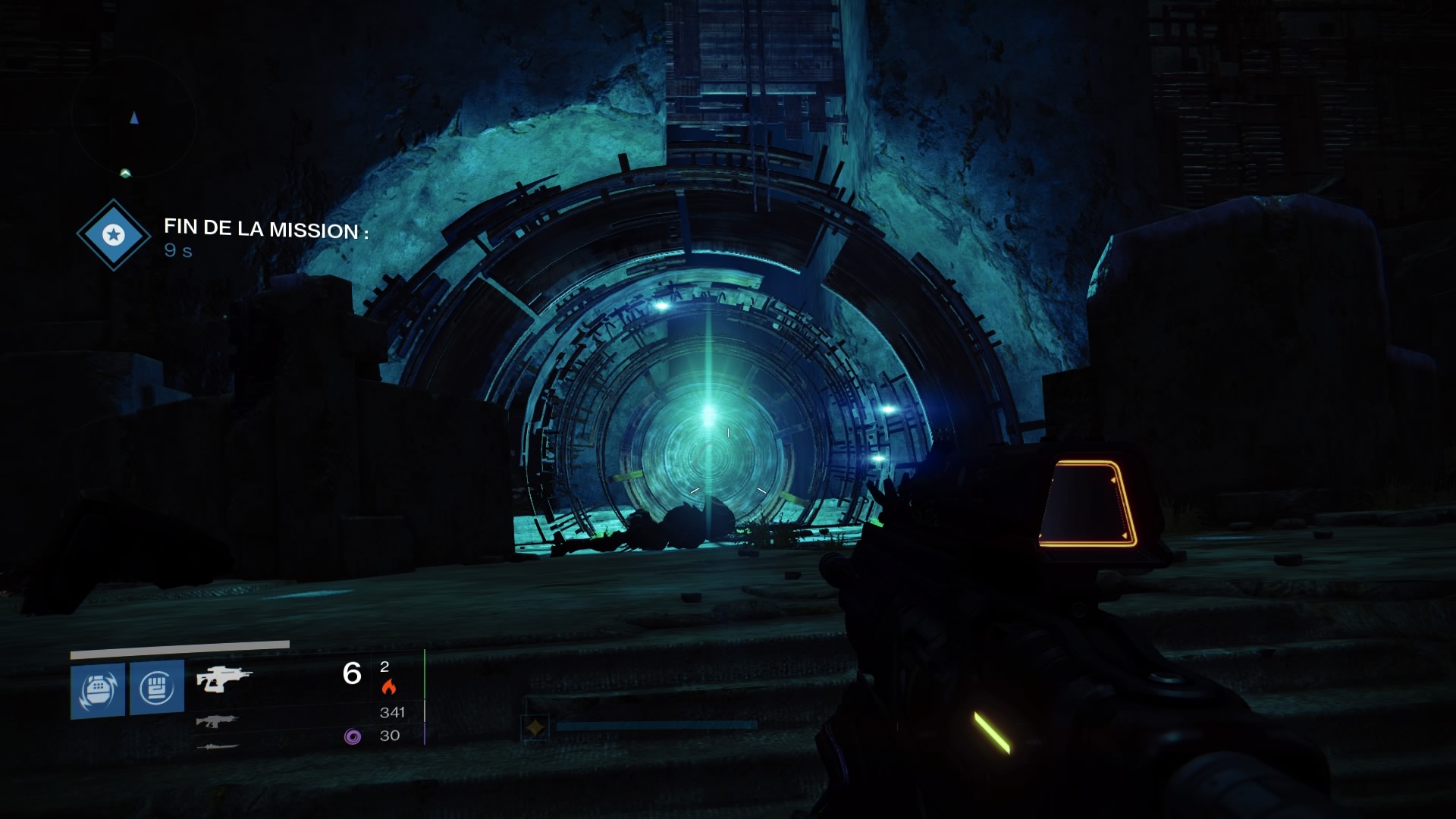Activate the melee fist ability icon
Image resolution: width=1456 pixels, height=819 pixels.
(157, 687)
